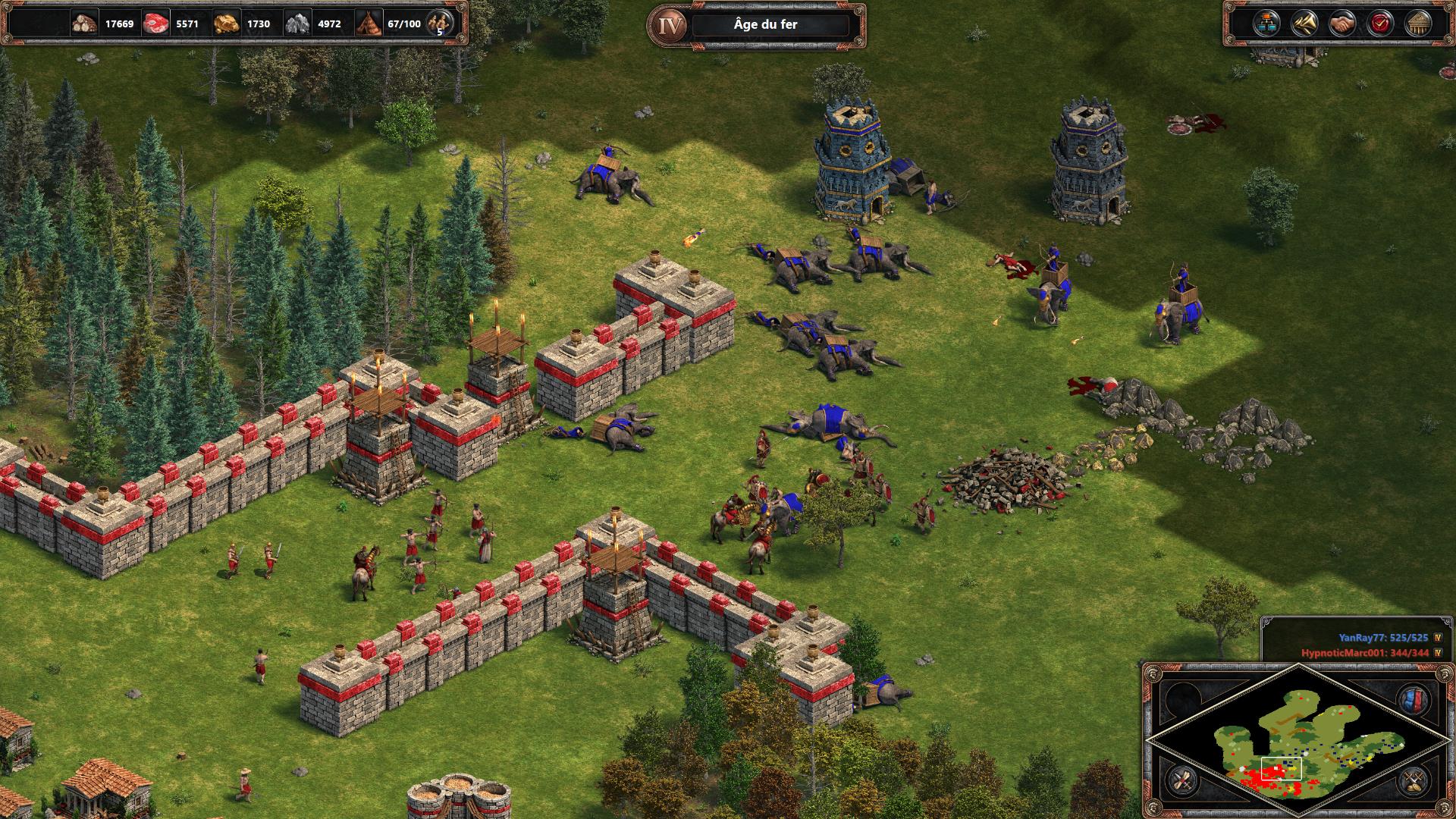The height and width of the screenshot is (819, 1456).
Task: Toggle the flag view mode on the minimap
Action: point(1414,699)
